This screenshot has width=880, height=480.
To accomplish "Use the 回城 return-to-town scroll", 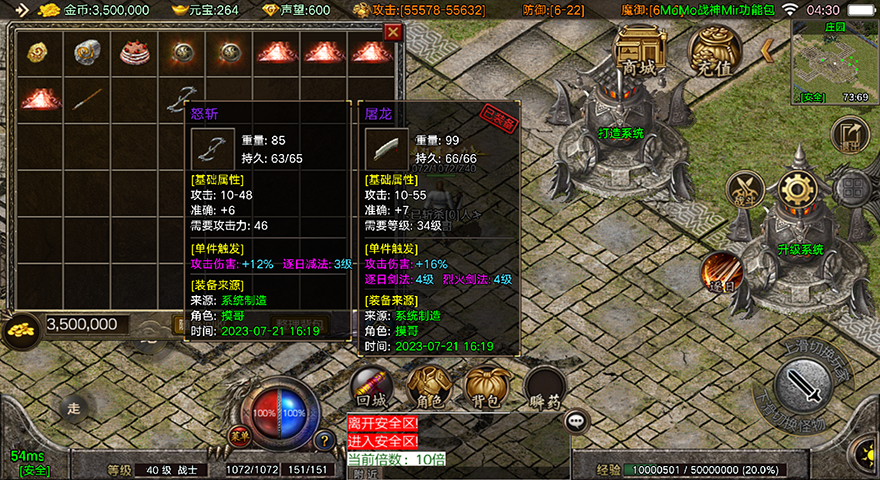I will pyautogui.click(x=371, y=386).
